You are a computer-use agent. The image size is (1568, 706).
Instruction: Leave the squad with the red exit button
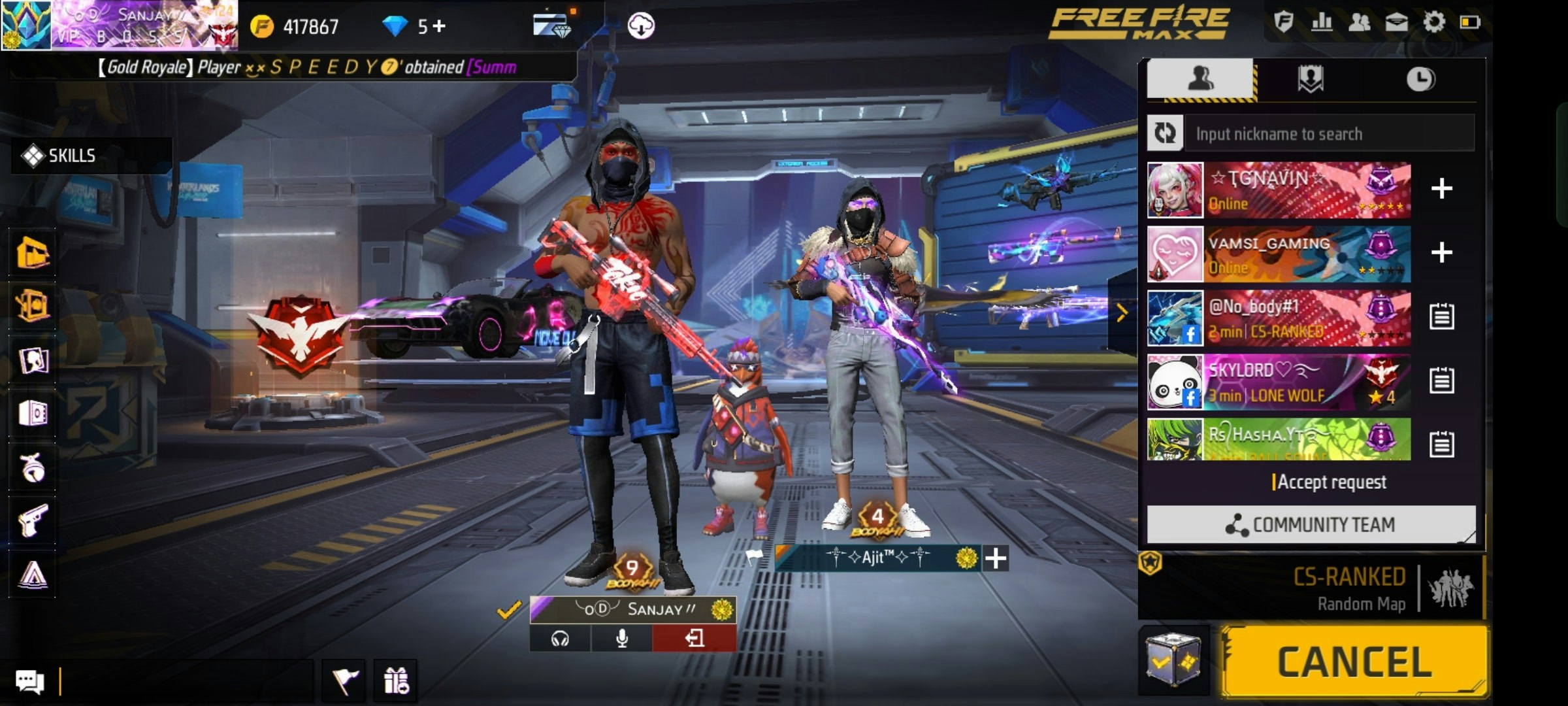tap(694, 638)
